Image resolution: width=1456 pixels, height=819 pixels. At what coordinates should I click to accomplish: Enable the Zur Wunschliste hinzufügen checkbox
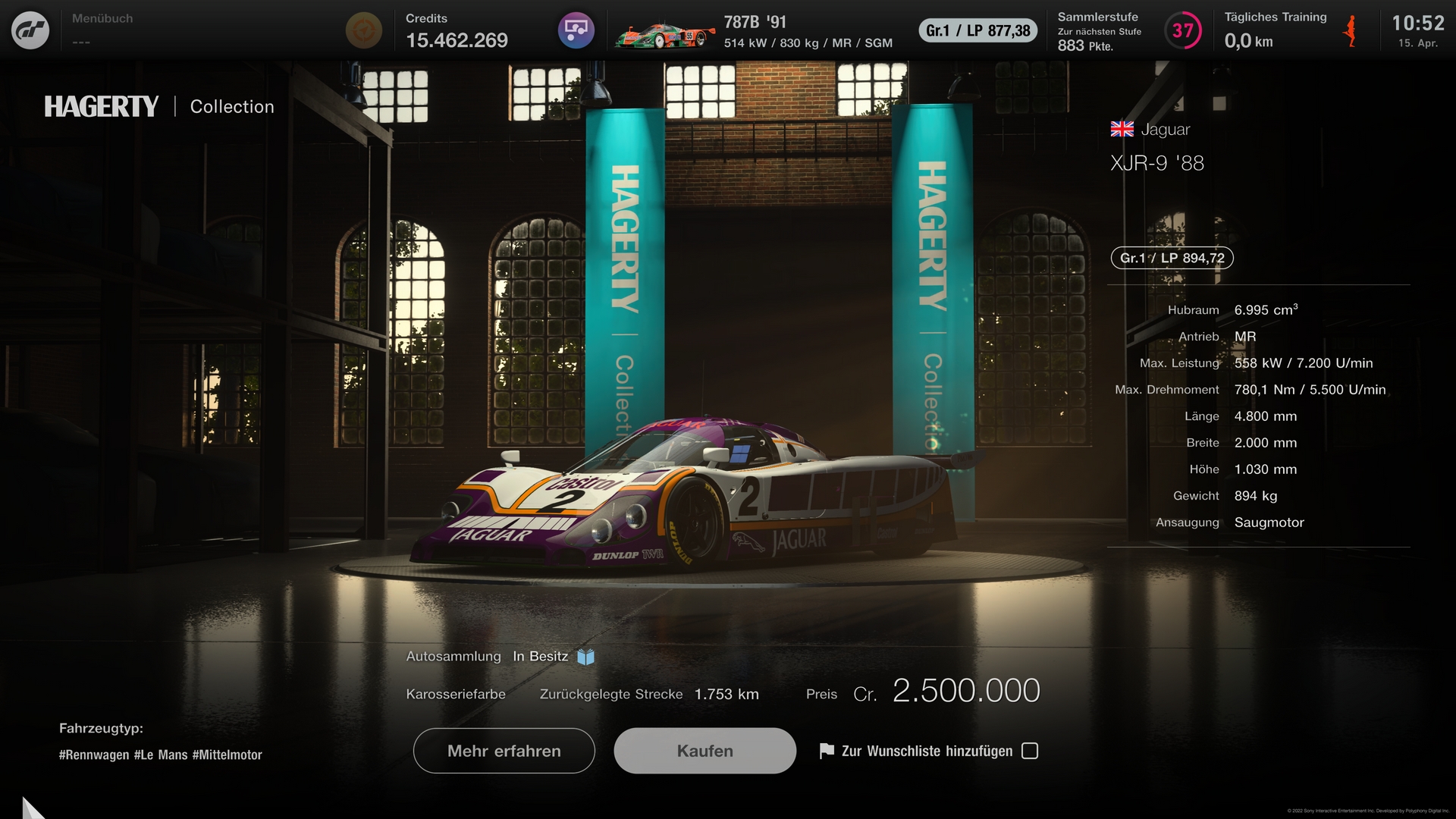(x=1029, y=751)
